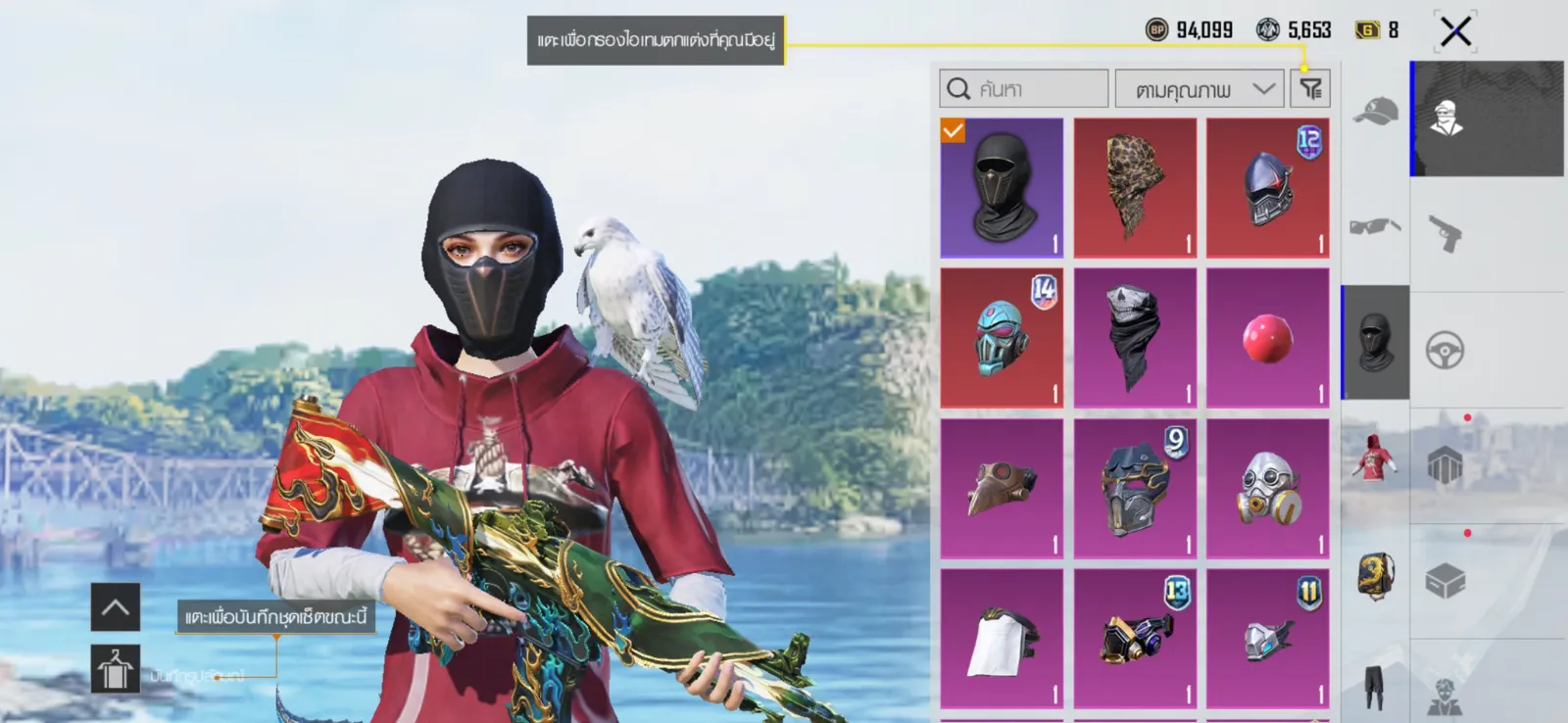Viewport: 1568px width, 723px height.
Task: Open the glasses category
Action: 1375,227
